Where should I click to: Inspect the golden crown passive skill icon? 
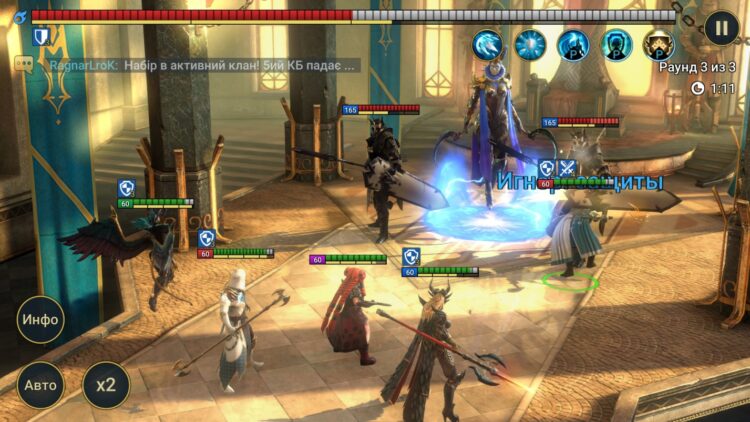pos(658,44)
